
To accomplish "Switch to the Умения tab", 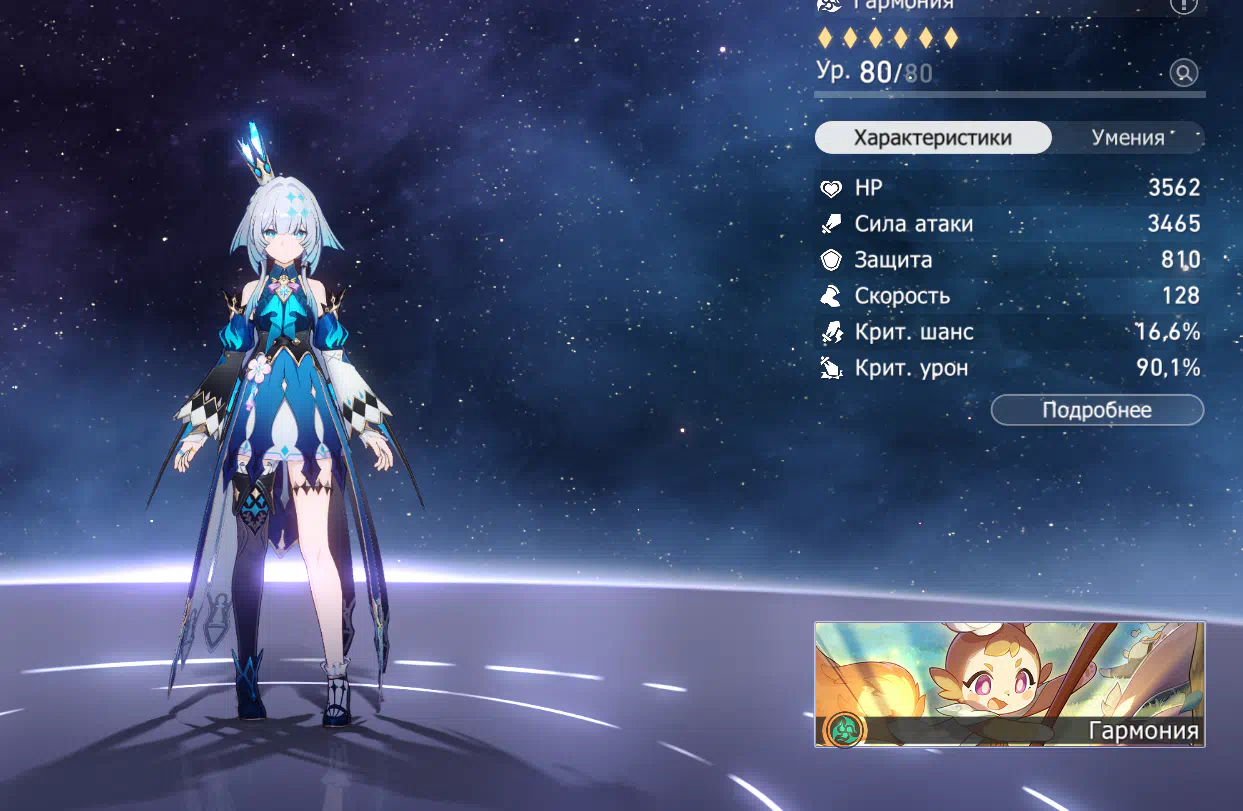I will pyautogui.click(x=1128, y=138).
